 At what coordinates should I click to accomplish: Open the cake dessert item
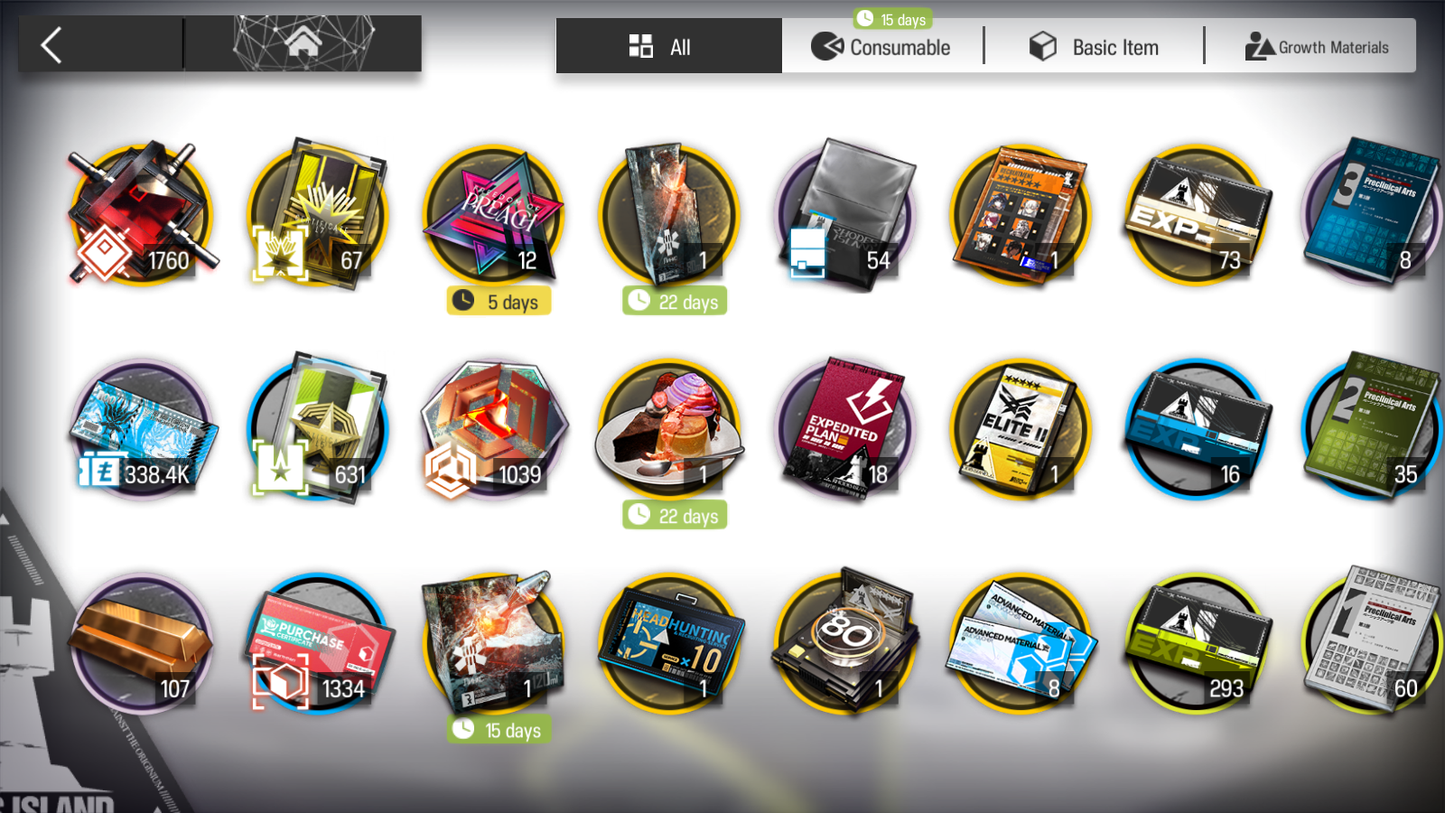click(x=669, y=430)
